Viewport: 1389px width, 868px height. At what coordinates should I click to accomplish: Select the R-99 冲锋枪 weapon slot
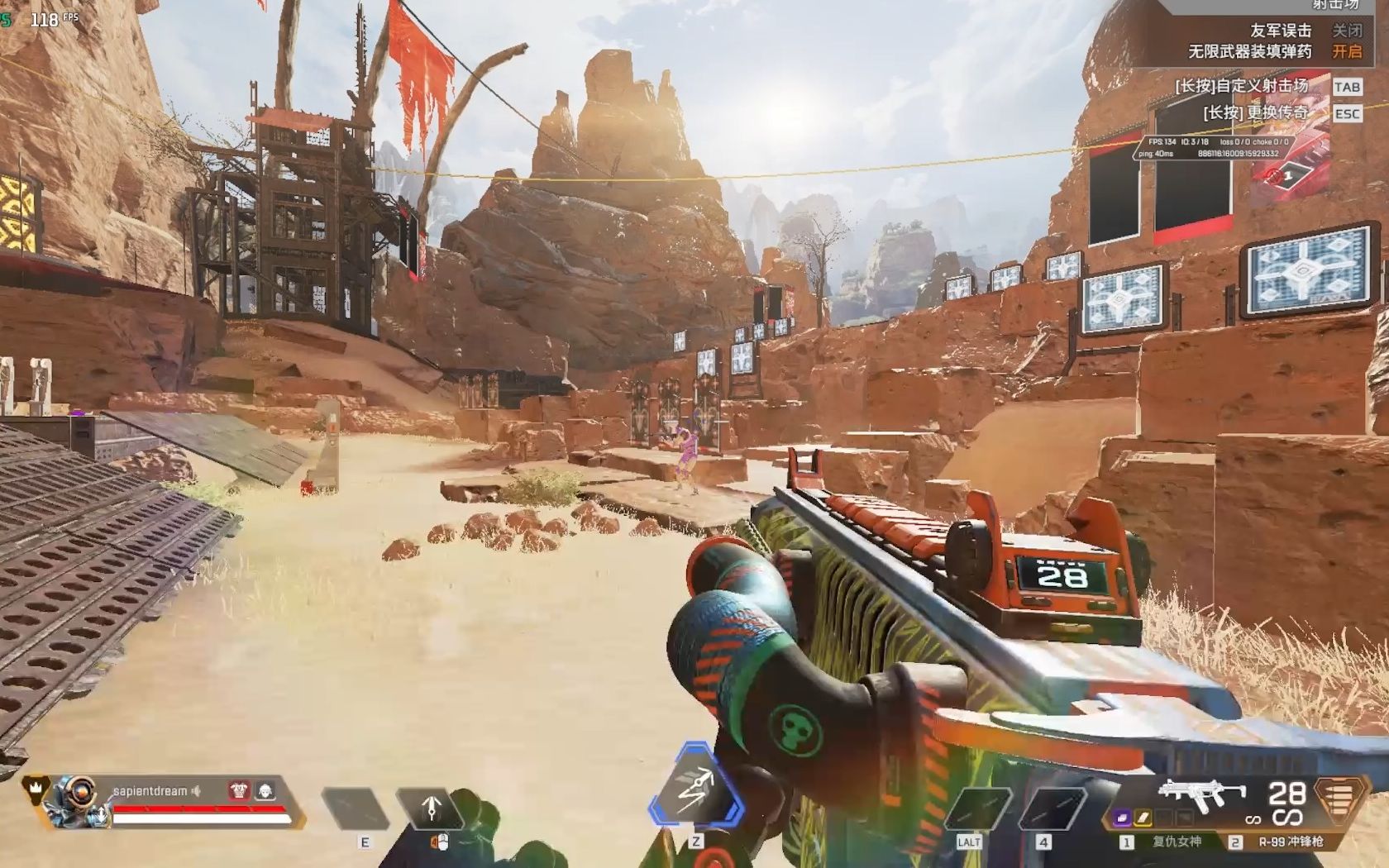1290,842
